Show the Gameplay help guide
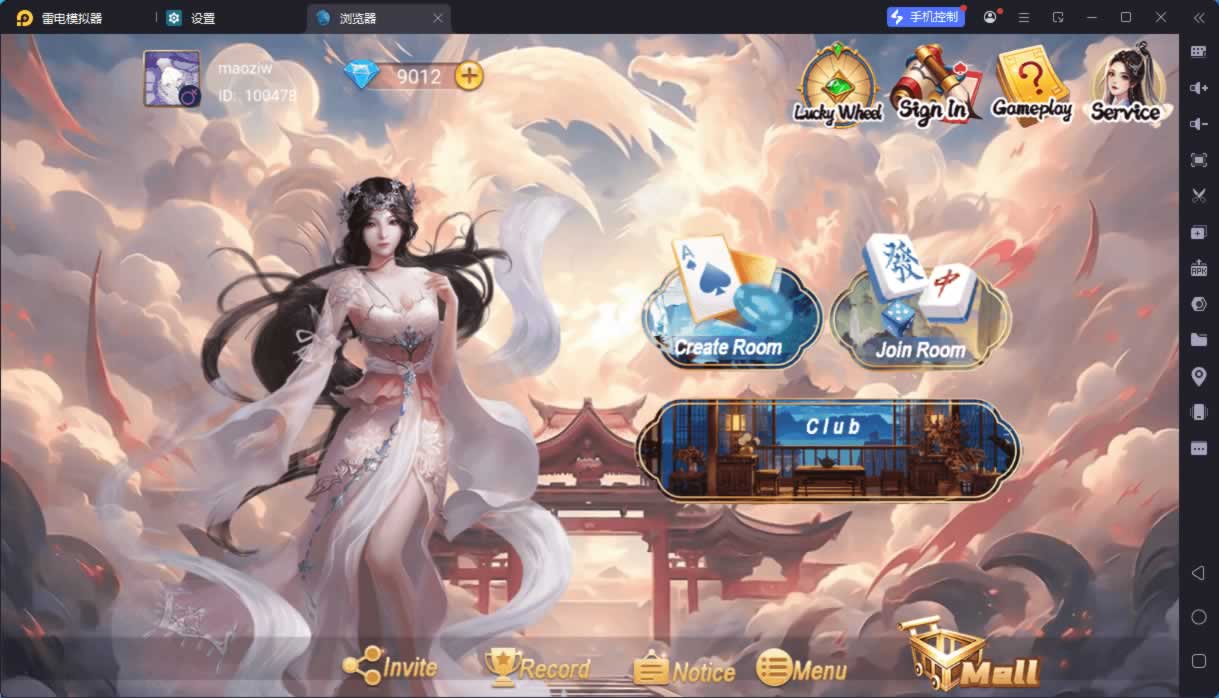 (1031, 86)
